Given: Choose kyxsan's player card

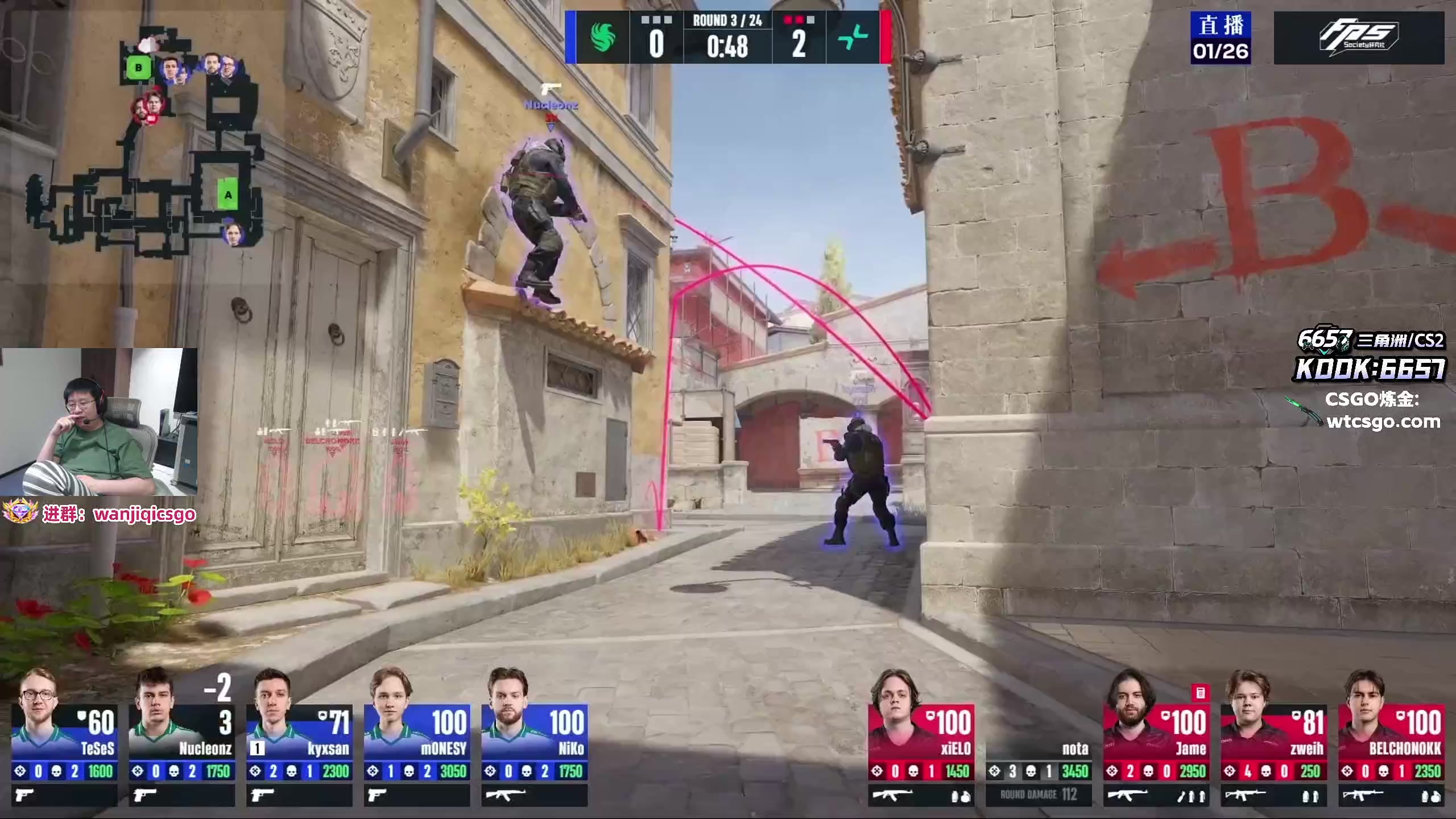Looking at the screenshot, I should pos(299,739).
